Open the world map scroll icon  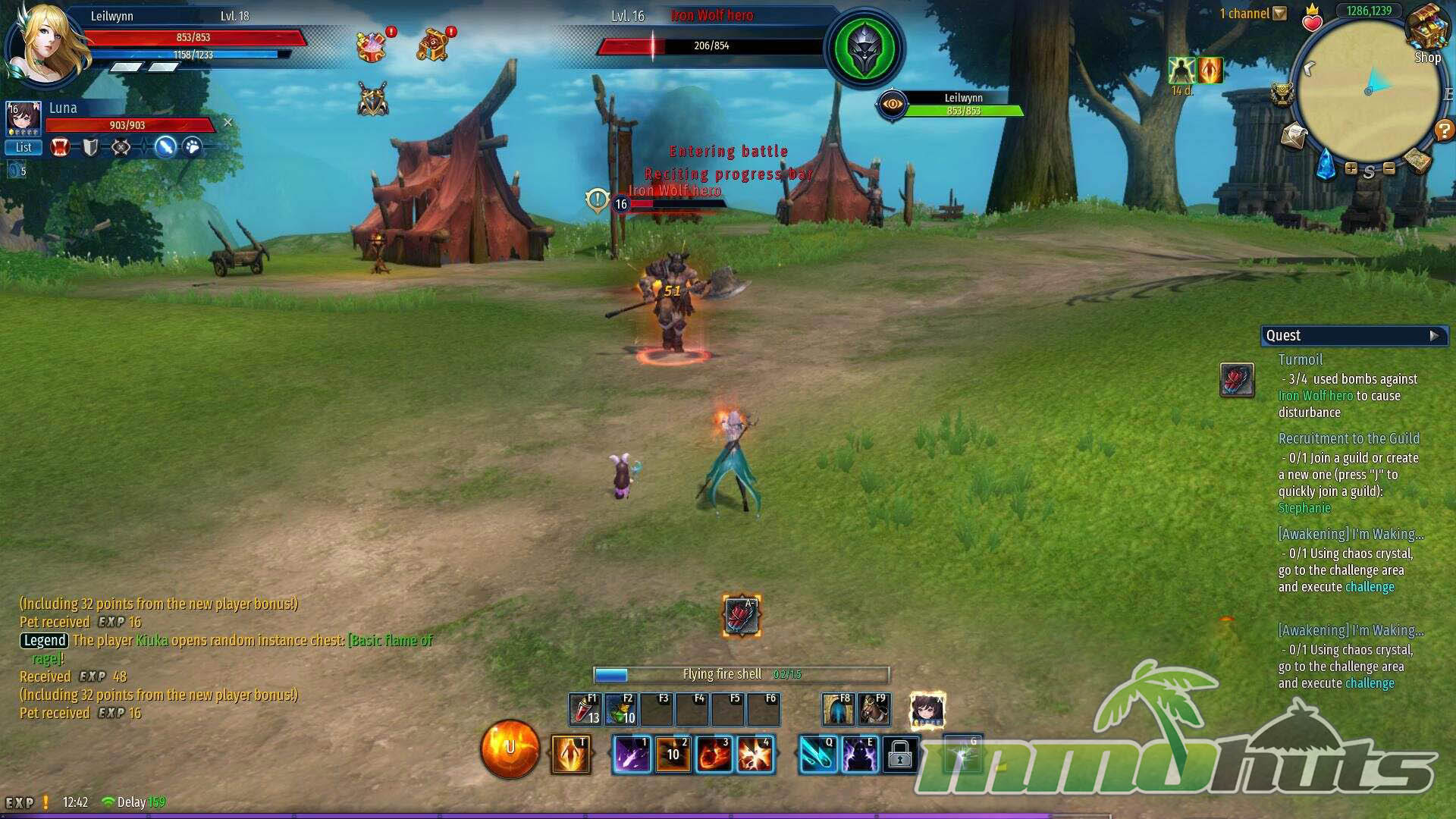(x=1416, y=158)
